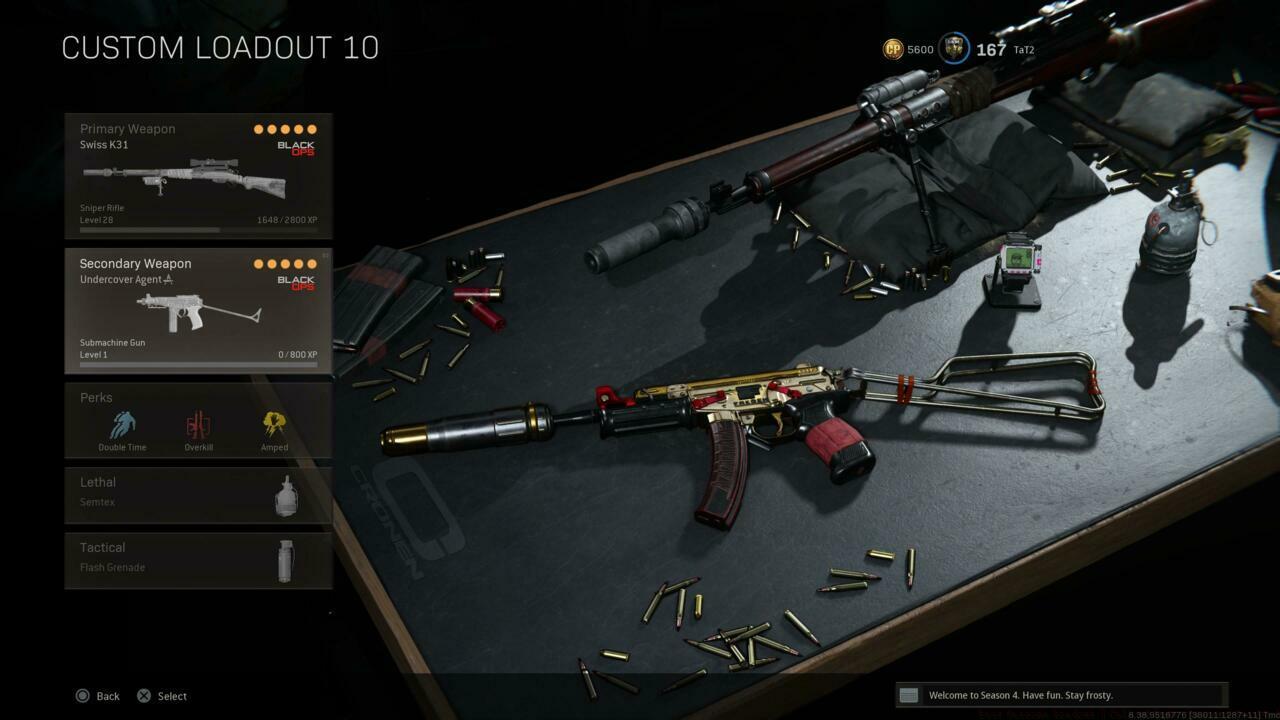
Task: Click the CUSTOM LOADOUT 10 title
Action: tap(220, 47)
